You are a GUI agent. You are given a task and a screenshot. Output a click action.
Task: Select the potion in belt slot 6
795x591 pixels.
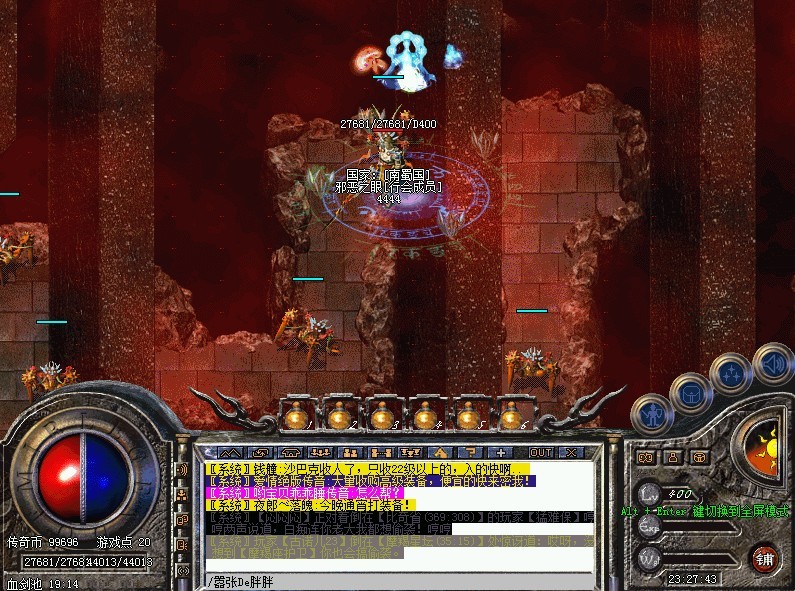tap(511, 415)
